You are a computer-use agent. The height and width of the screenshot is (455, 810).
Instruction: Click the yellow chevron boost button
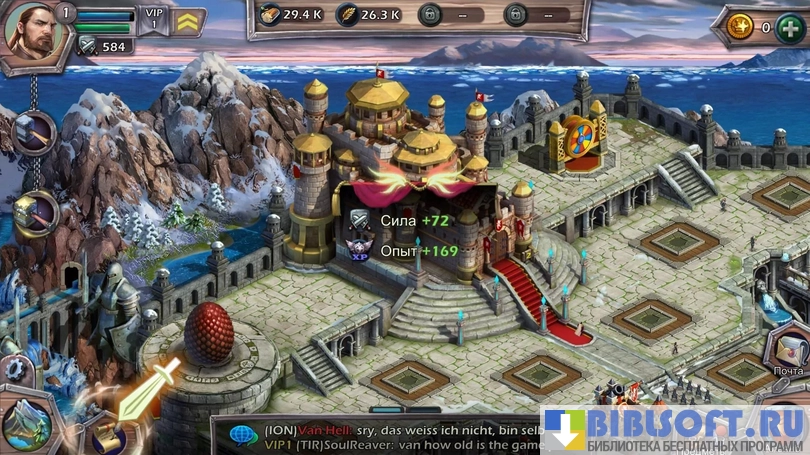click(187, 21)
